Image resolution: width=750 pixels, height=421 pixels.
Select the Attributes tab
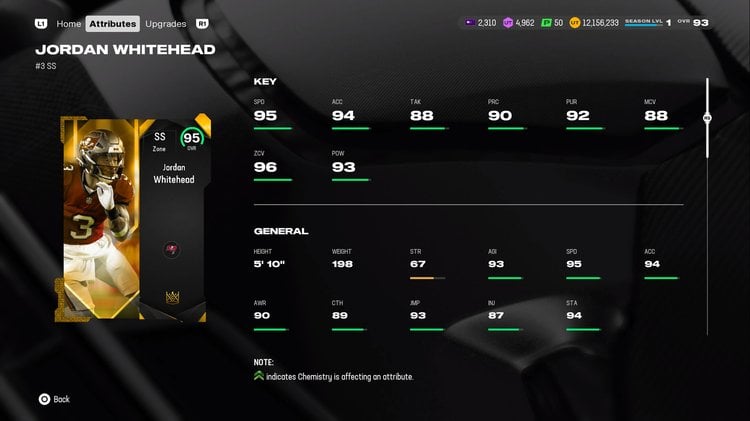click(112, 23)
